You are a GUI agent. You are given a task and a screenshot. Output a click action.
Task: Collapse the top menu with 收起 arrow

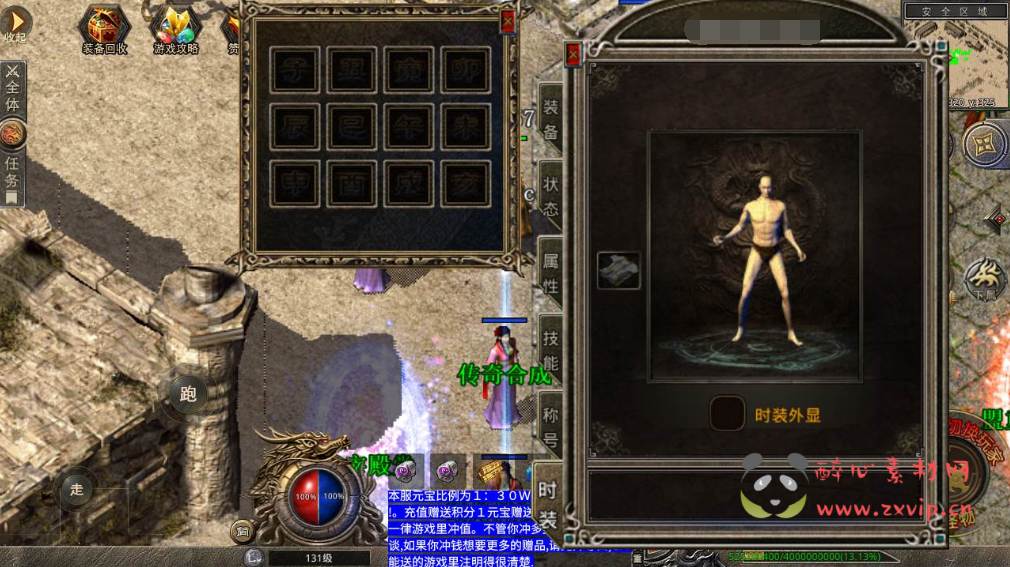pyautogui.click(x=16, y=22)
